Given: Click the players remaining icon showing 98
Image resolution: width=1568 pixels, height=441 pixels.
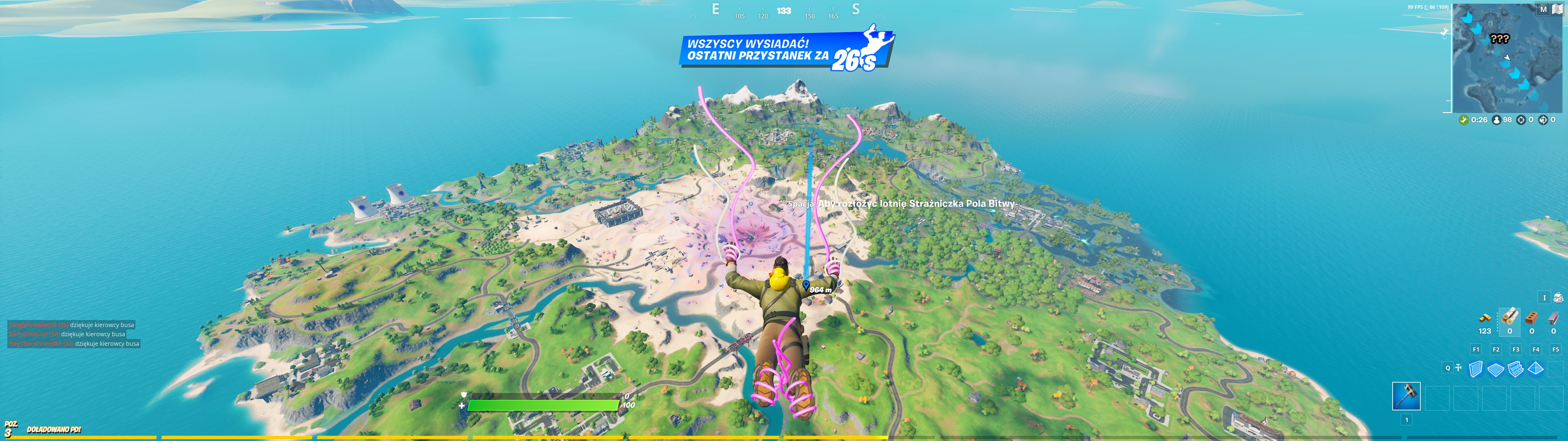Looking at the screenshot, I should coord(1497,121).
